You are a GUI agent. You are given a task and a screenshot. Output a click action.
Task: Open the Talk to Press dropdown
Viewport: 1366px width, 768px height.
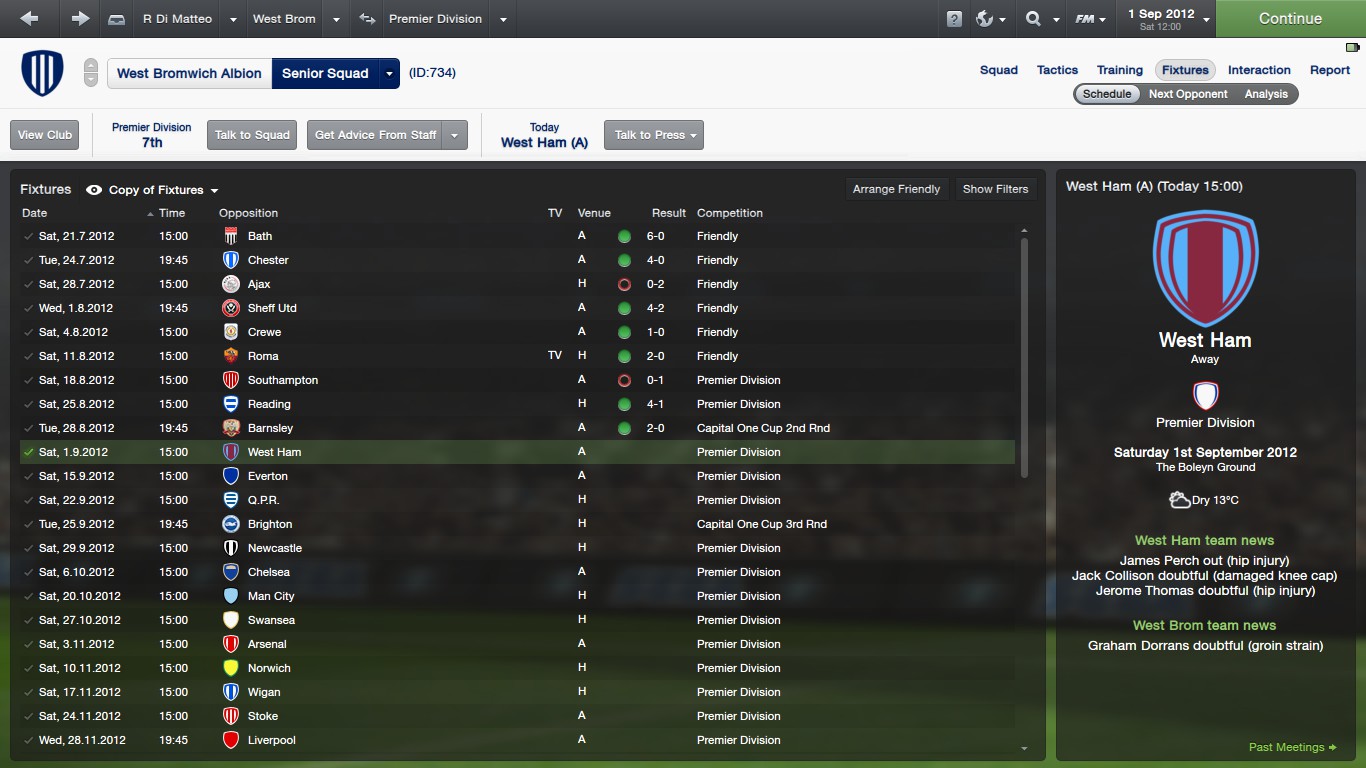coord(653,135)
